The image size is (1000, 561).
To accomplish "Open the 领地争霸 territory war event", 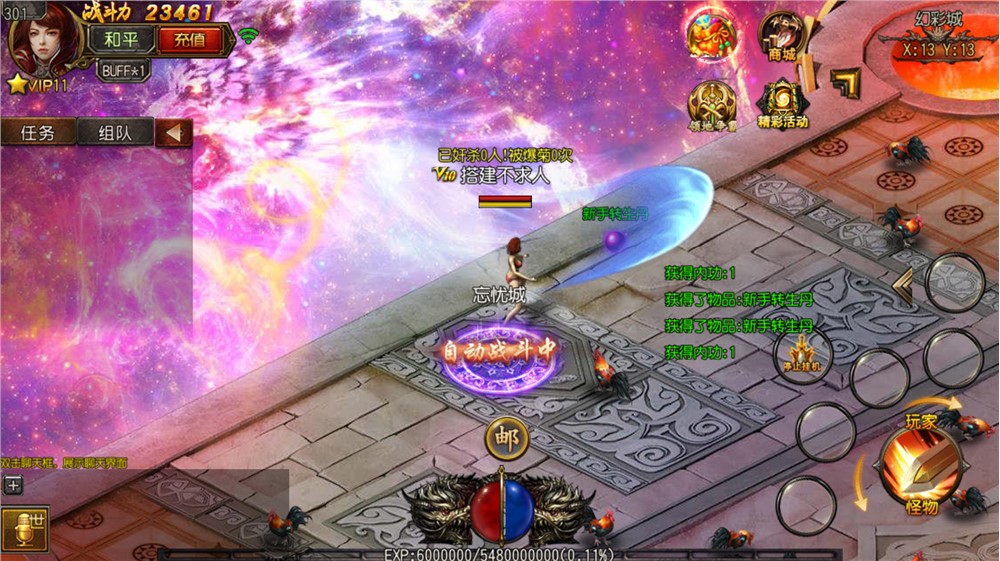I will pos(711,105).
